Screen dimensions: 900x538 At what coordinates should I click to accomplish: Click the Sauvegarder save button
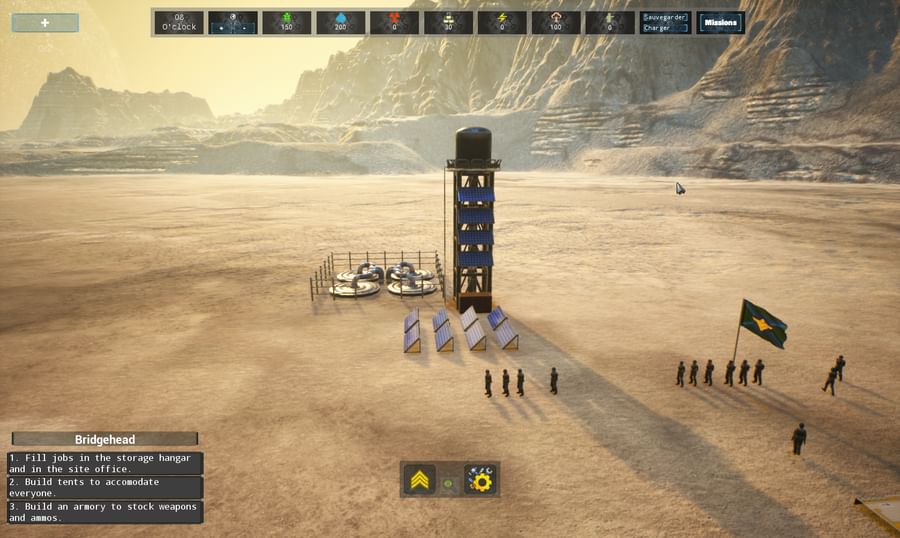(665, 17)
